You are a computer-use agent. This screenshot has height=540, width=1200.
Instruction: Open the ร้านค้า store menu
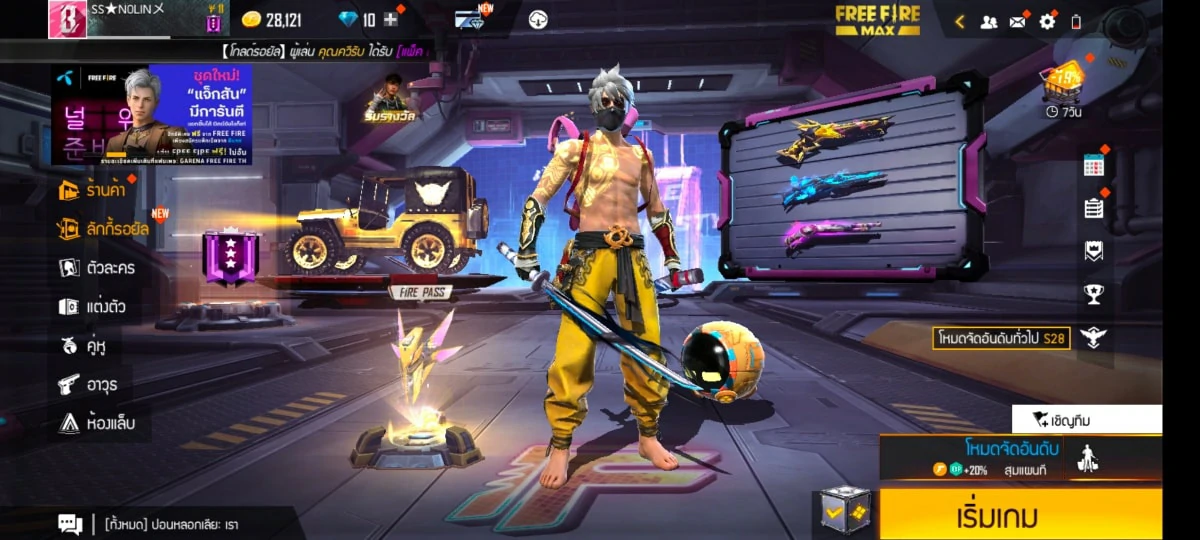96,189
